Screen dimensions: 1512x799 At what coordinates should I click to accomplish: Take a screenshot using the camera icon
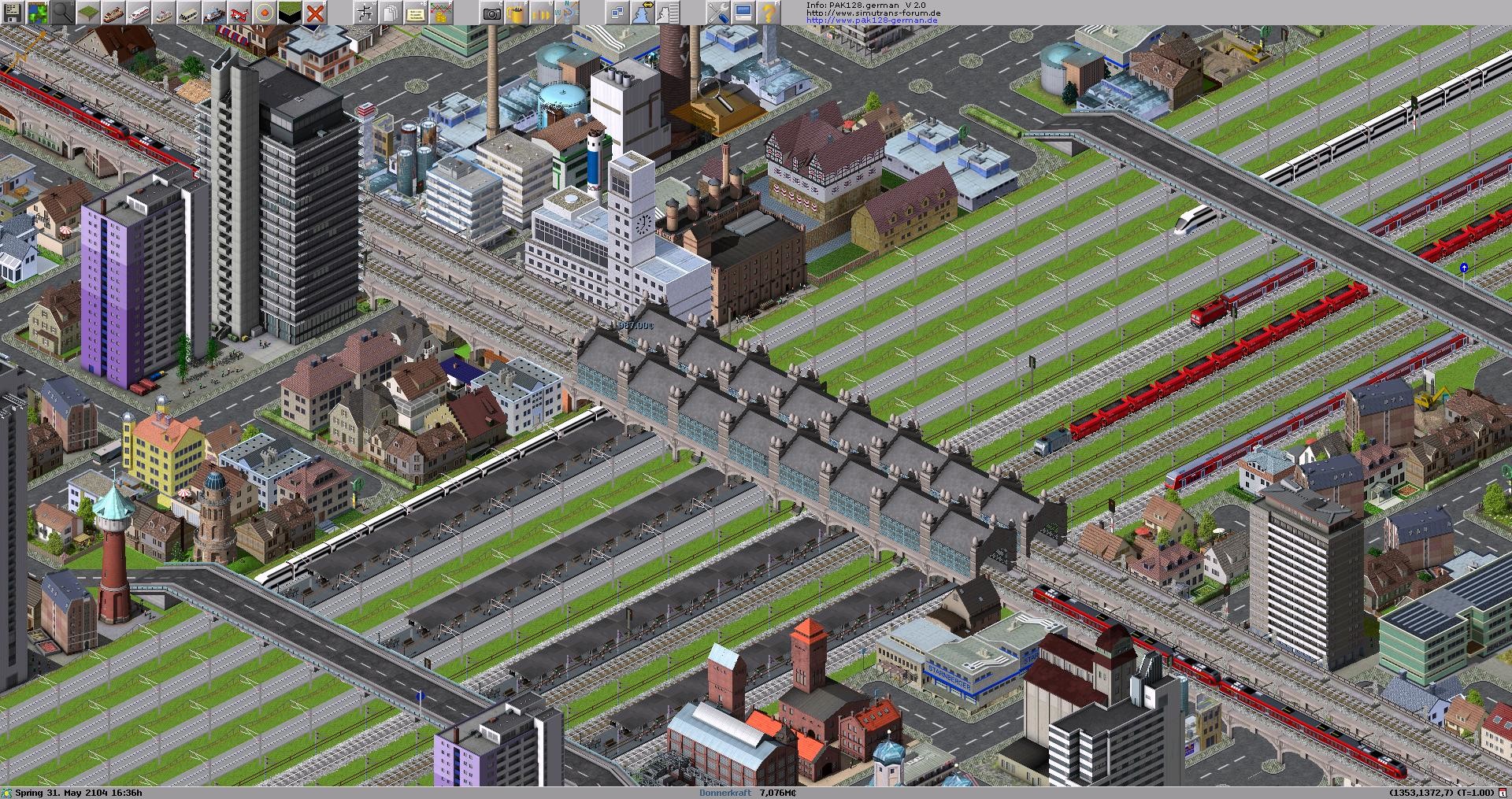[490, 11]
